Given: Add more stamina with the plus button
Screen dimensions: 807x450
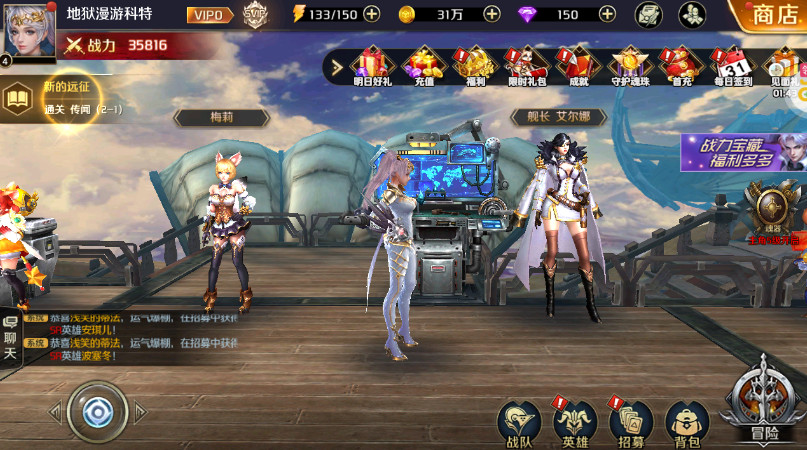Looking at the screenshot, I should [371, 14].
